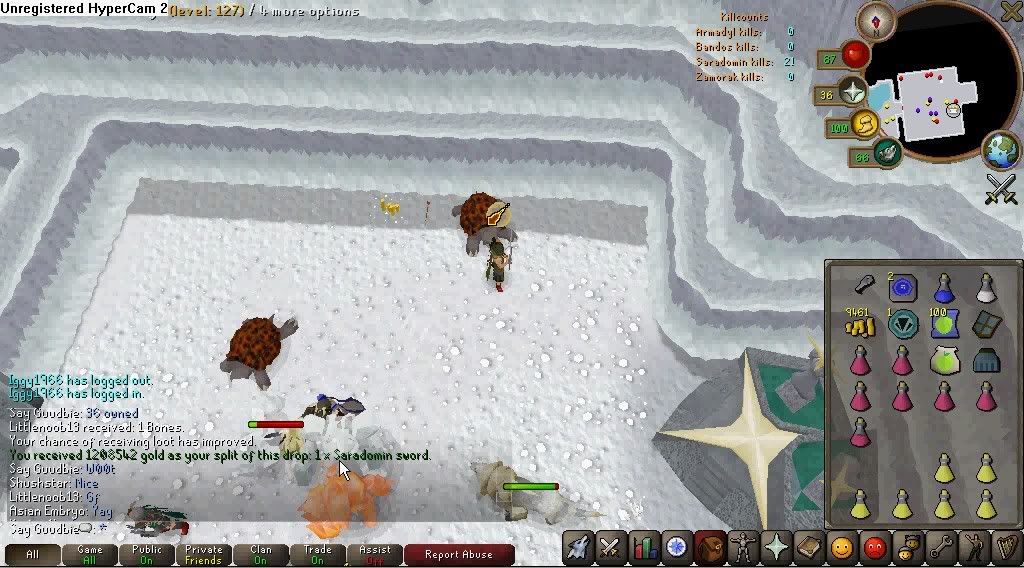This screenshot has width=1024, height=568.
Task: Open the Music harp tab
Action: pos(1005,547)
